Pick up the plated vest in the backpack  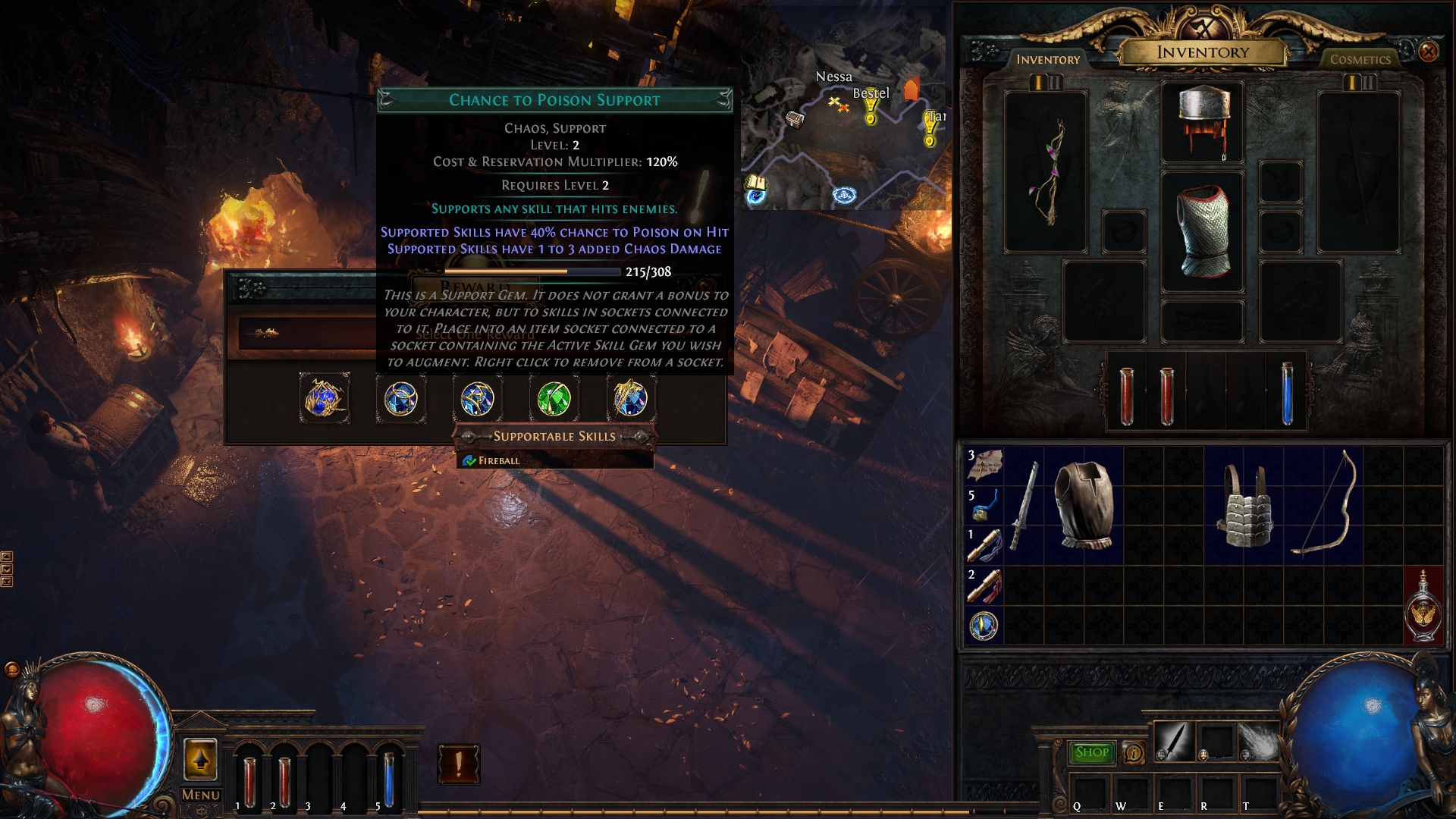1244,506
